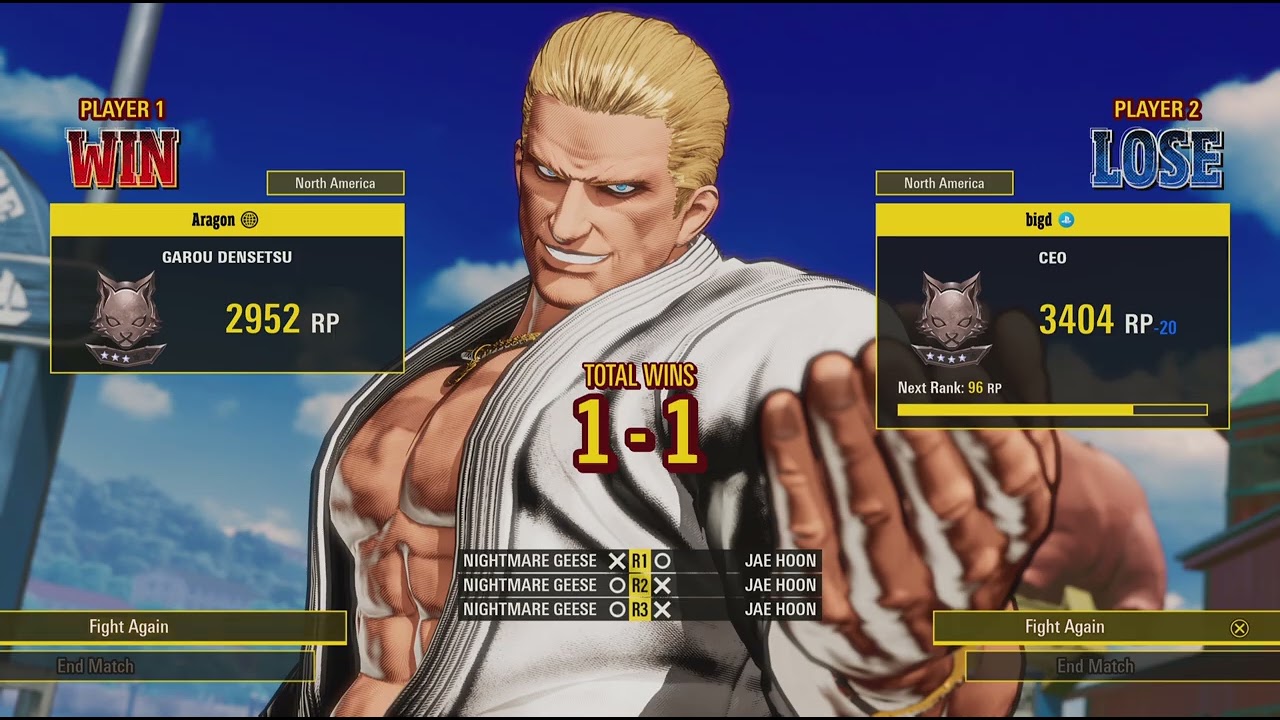Select Player 2's End Match option
This screenshot has width=1280, height=720.
(x=1095, y=666)
